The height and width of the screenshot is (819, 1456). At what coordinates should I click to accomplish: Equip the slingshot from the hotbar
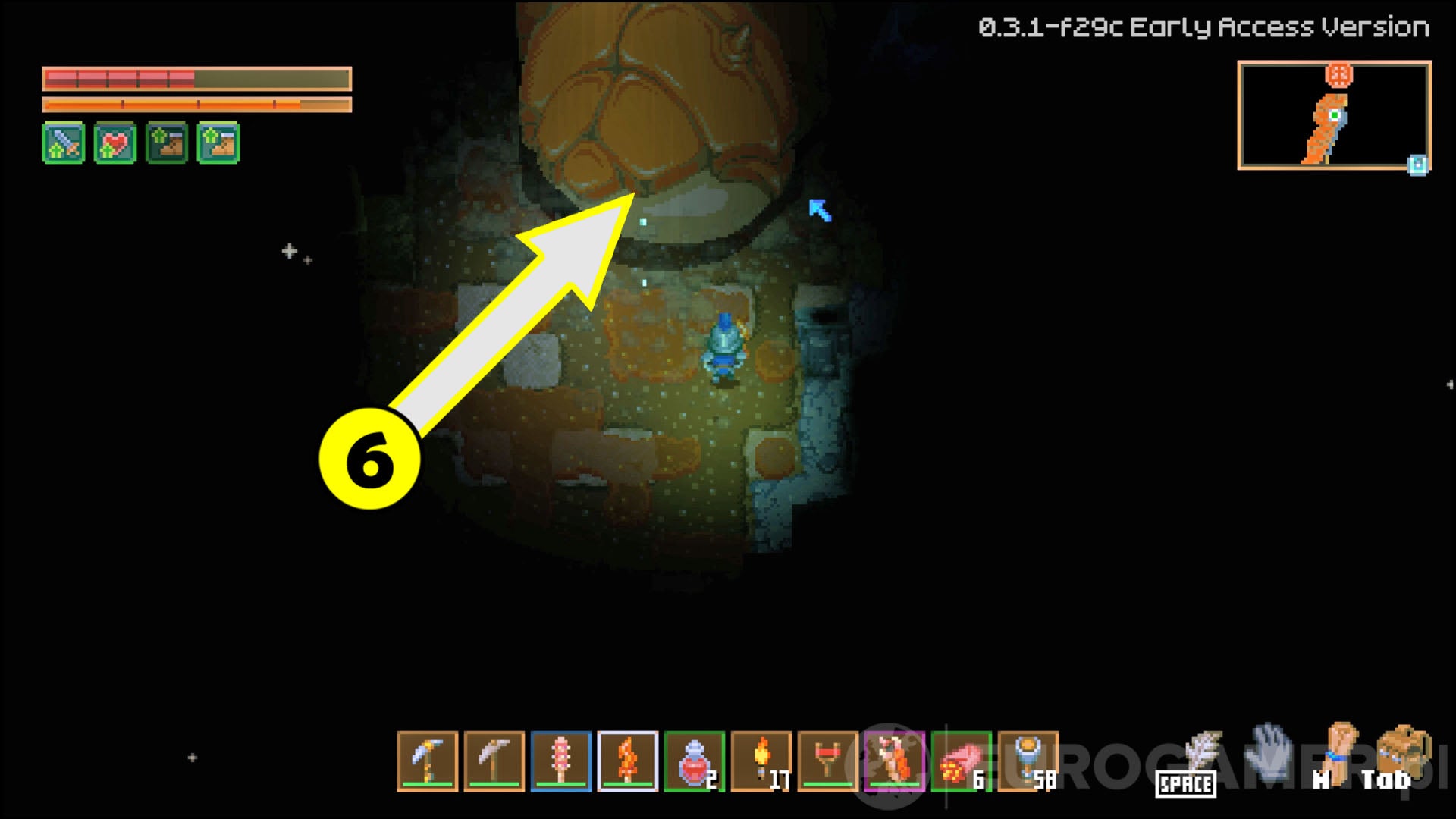tap(827, 760)
